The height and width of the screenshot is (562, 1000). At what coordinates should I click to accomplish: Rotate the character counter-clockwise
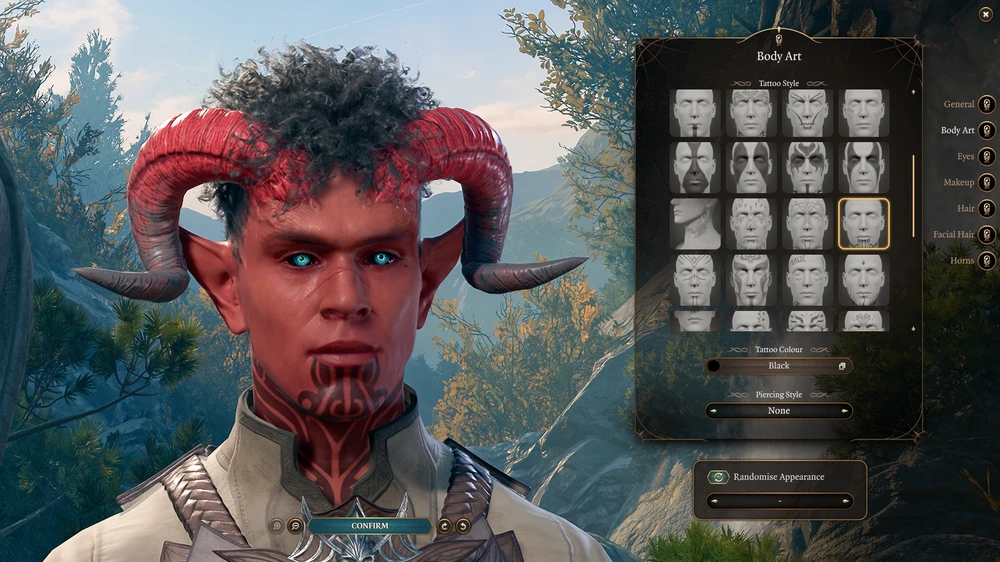point(463,526)
